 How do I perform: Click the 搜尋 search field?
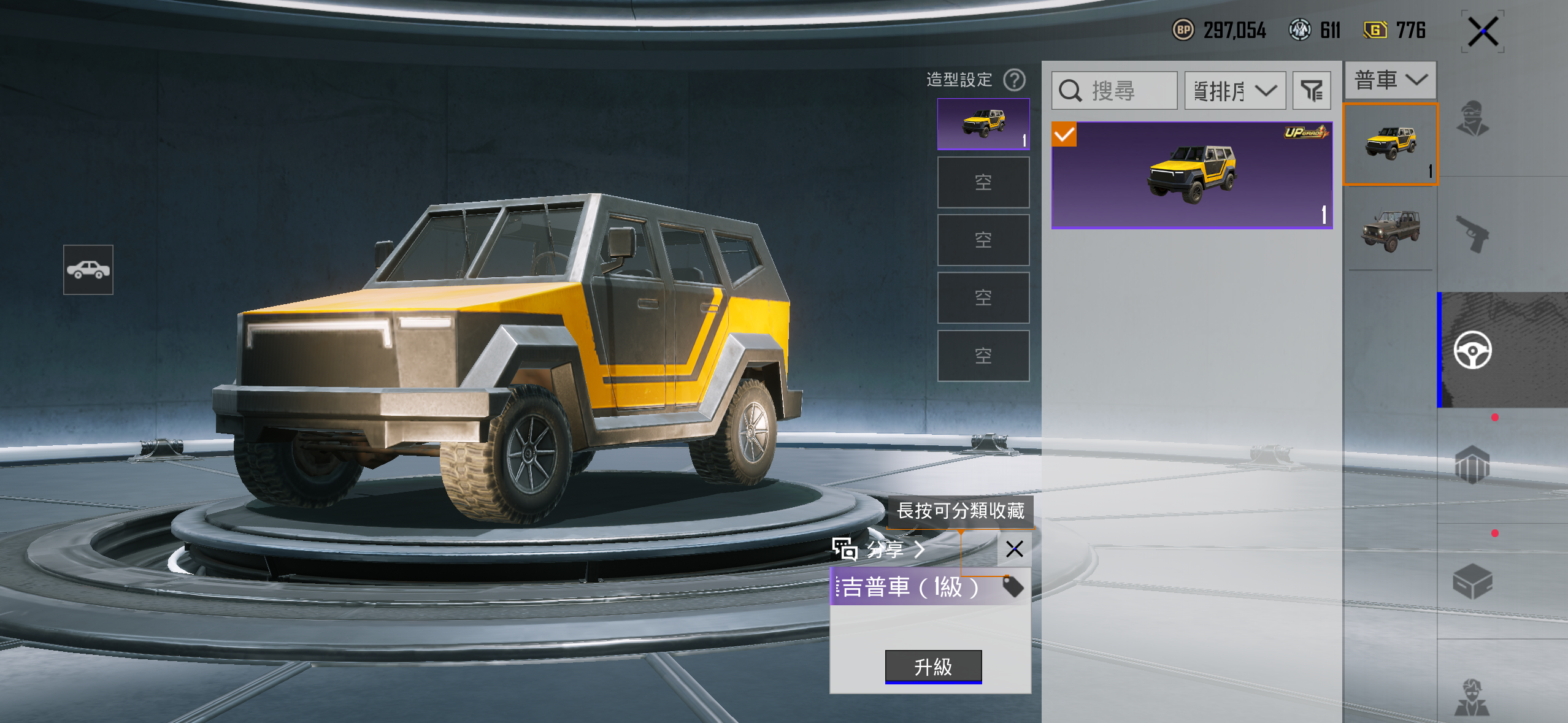(1114, 91)
